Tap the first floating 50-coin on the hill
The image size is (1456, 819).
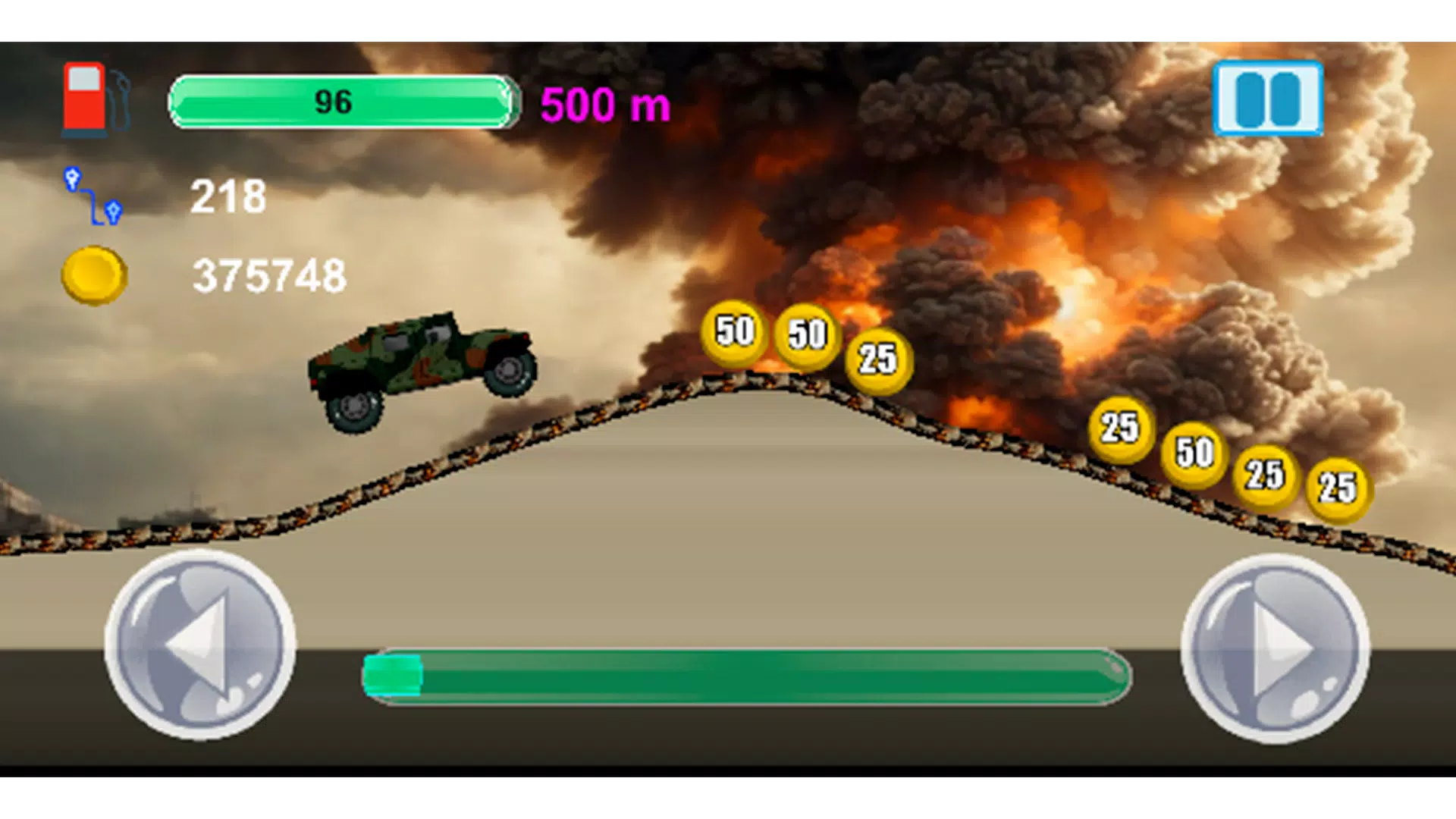point(734,331)
